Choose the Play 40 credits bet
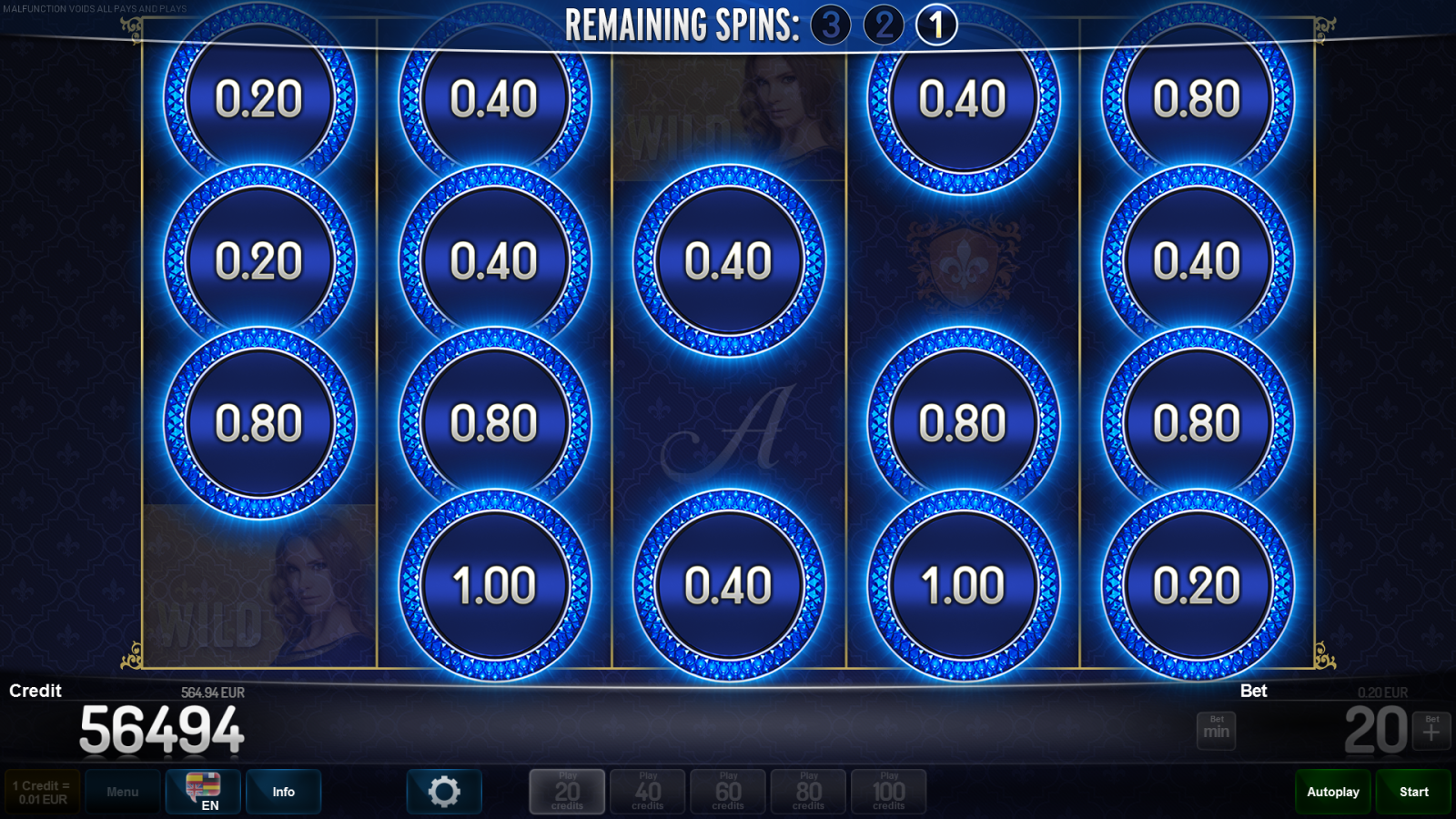This screenshot has height=819, width=1456. (648, 792)
